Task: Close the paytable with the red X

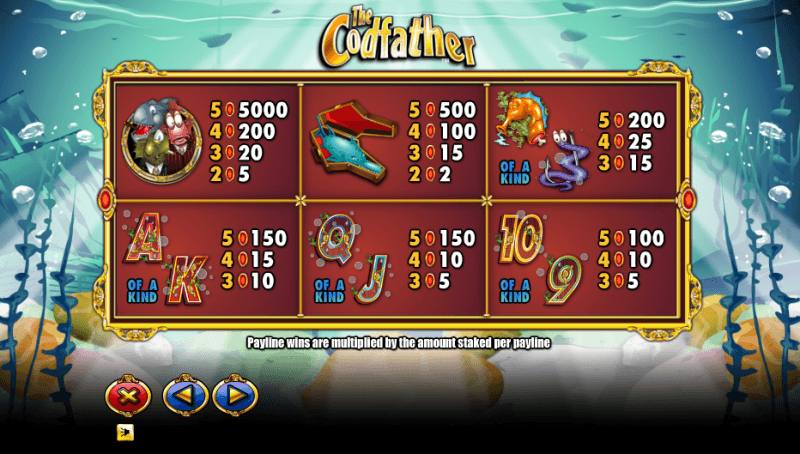Action: pos(127,397)
